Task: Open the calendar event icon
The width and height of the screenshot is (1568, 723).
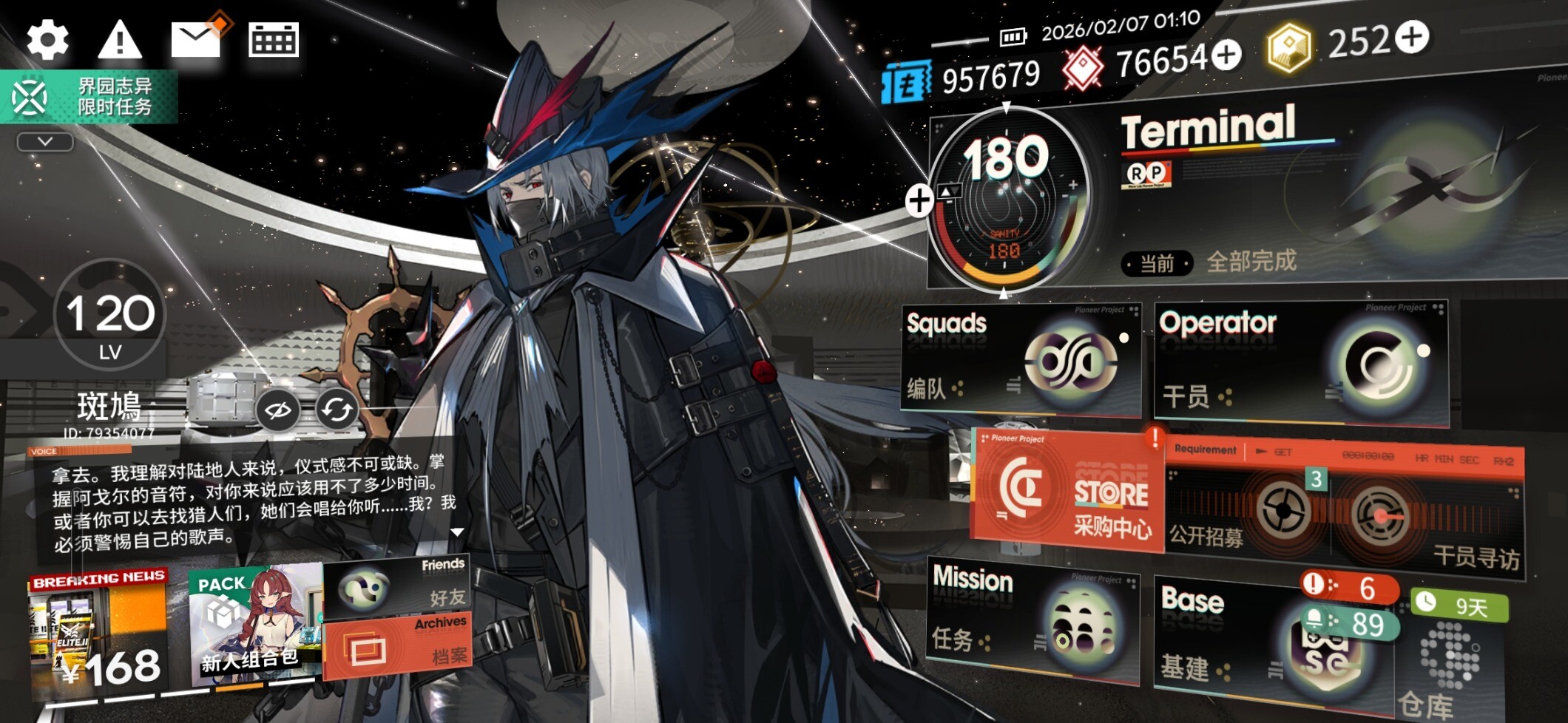Action: 274,39
